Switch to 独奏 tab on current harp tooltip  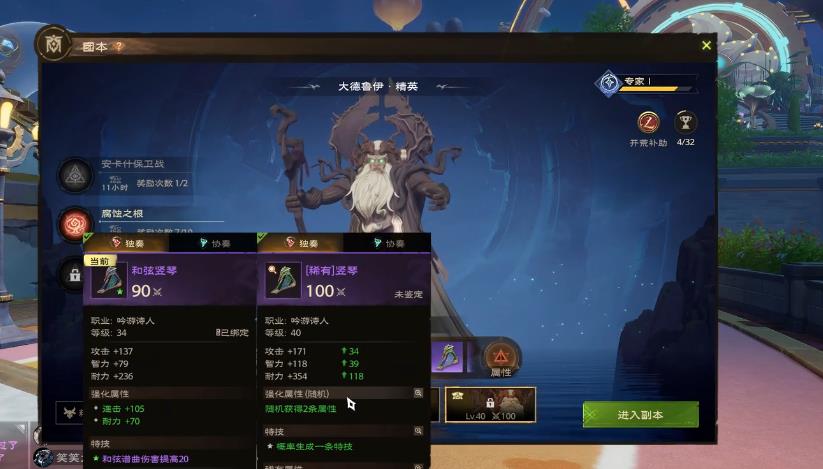pos(127,243)
